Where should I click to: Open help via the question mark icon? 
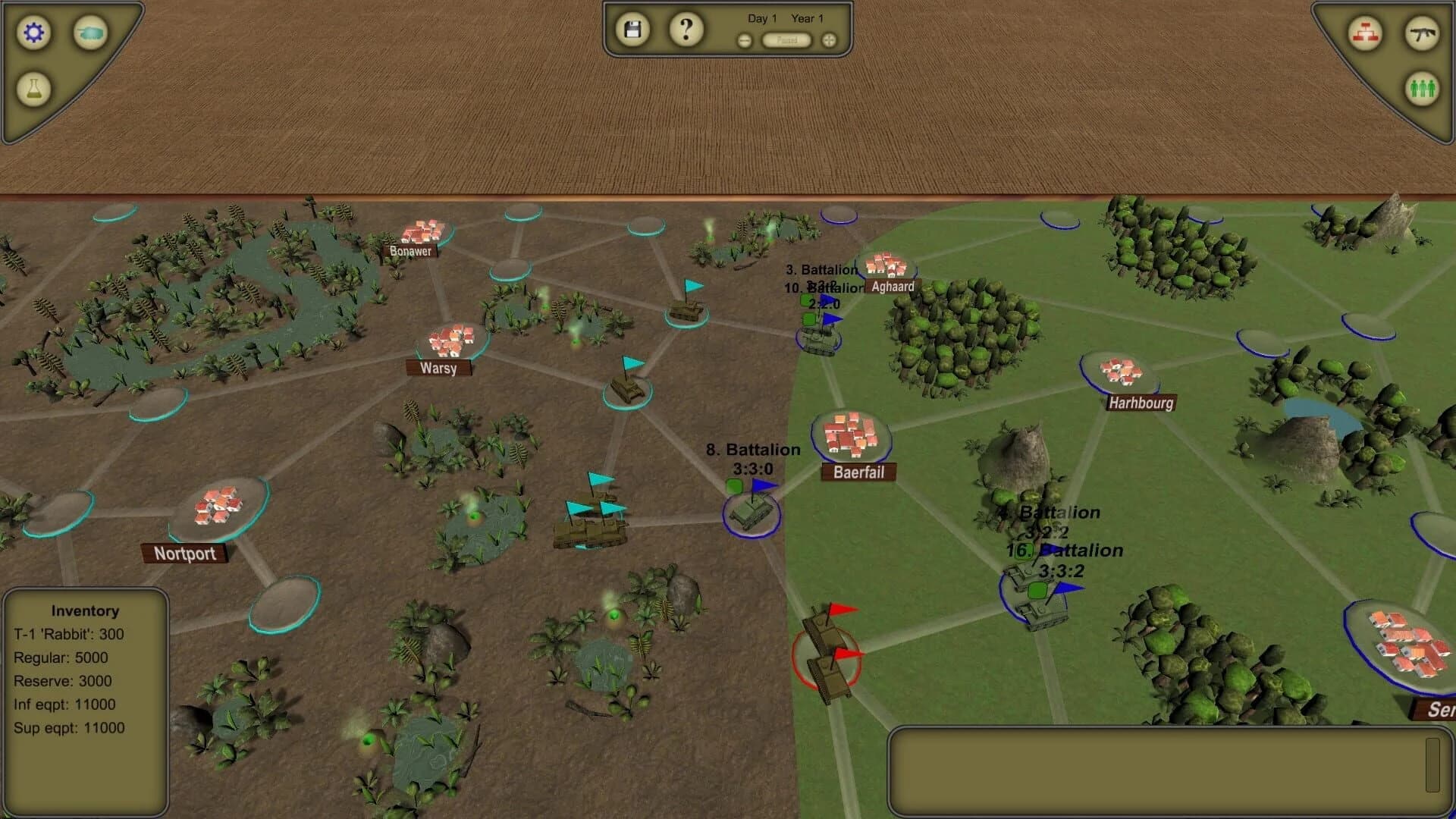click(x=686, y=28)
